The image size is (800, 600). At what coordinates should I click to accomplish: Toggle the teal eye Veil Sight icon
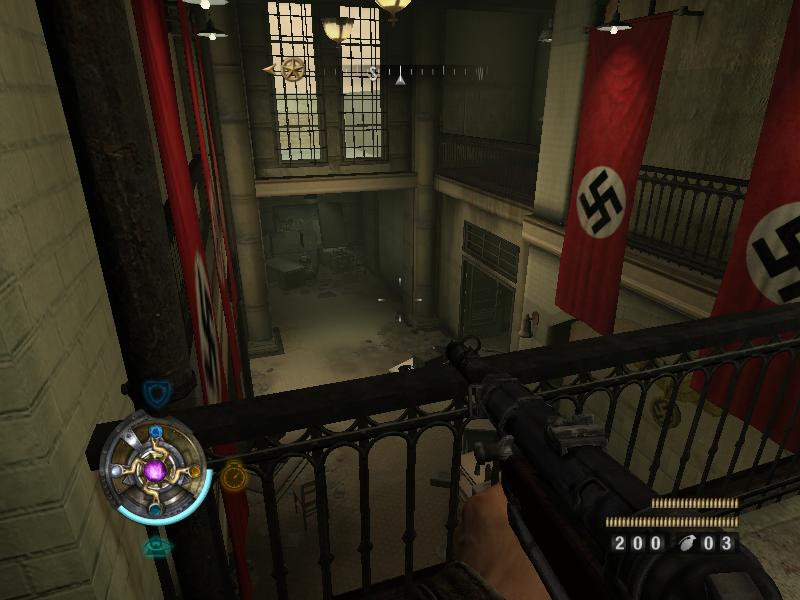pyautogui.click(x=155, y=546)
